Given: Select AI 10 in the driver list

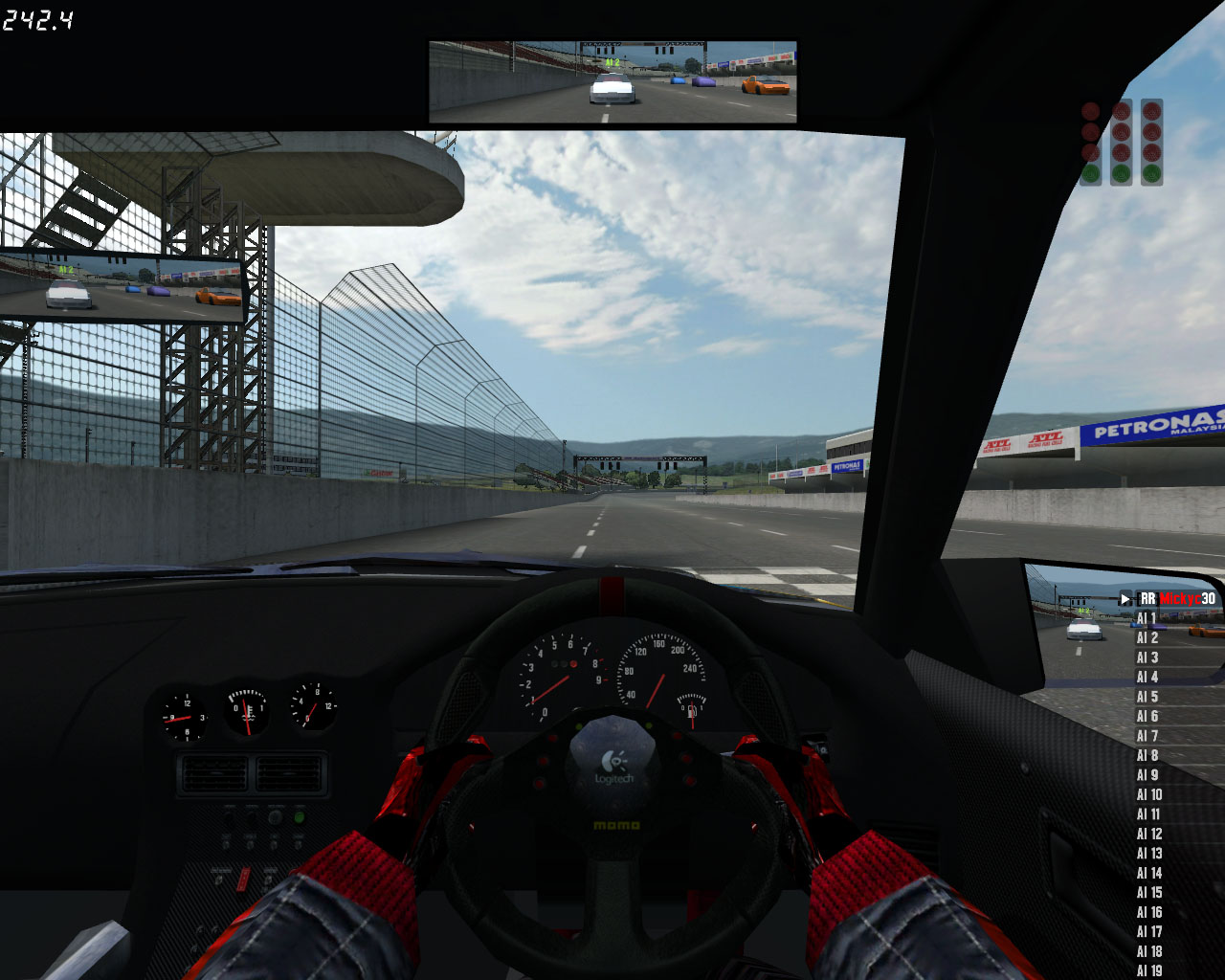Looking at the screenshot, I should tap(1149, 794).
